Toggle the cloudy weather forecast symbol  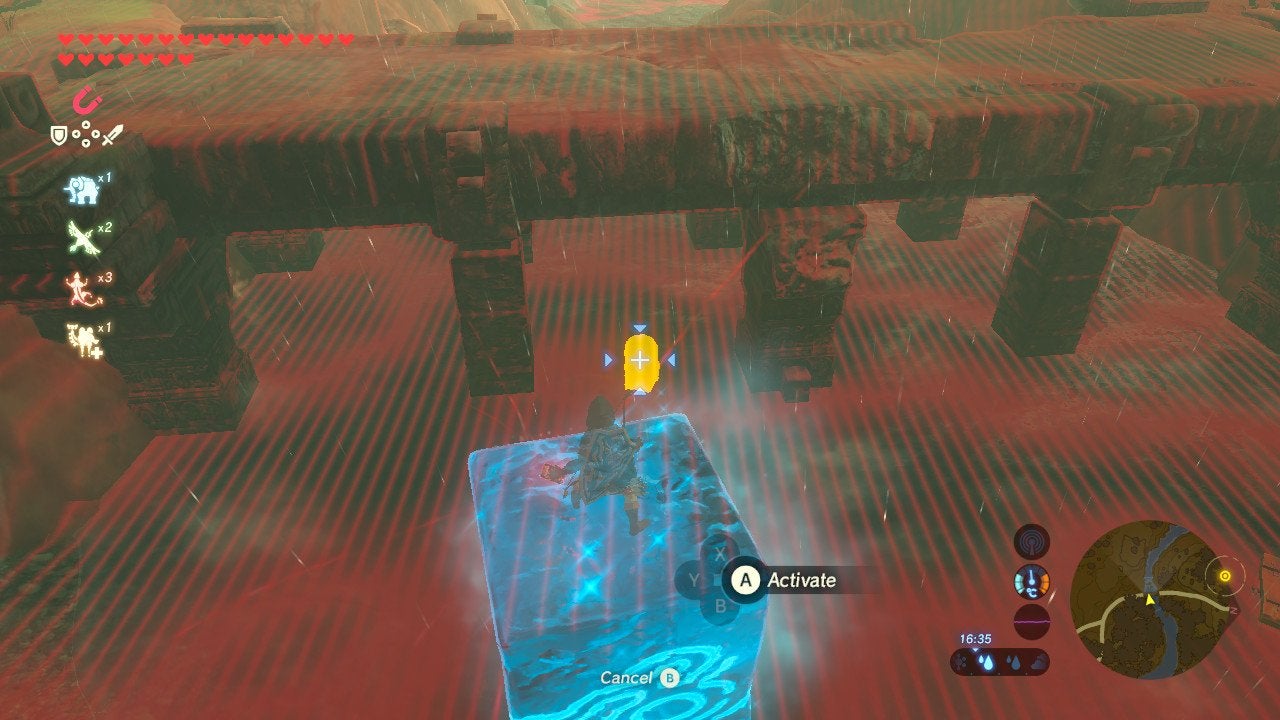[1038, 662]
